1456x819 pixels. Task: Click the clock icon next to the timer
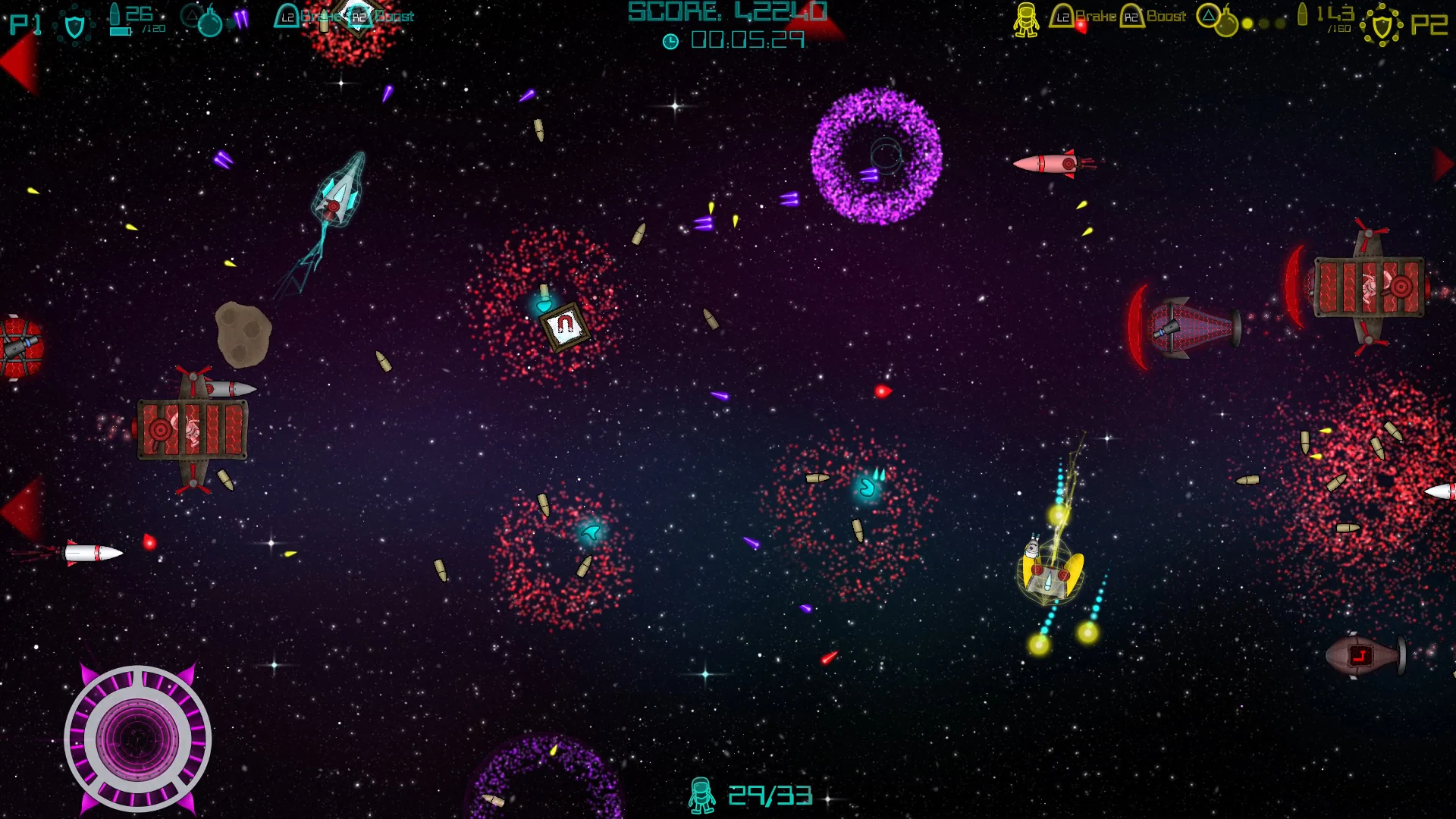[x=672, y=42]
